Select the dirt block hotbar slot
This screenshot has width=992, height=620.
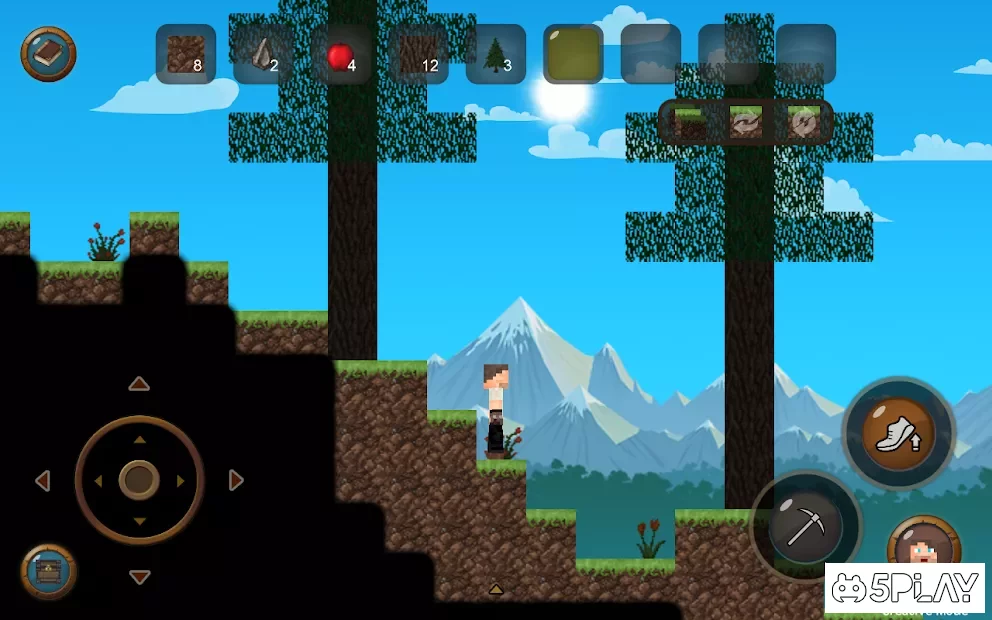click(186, 54)
